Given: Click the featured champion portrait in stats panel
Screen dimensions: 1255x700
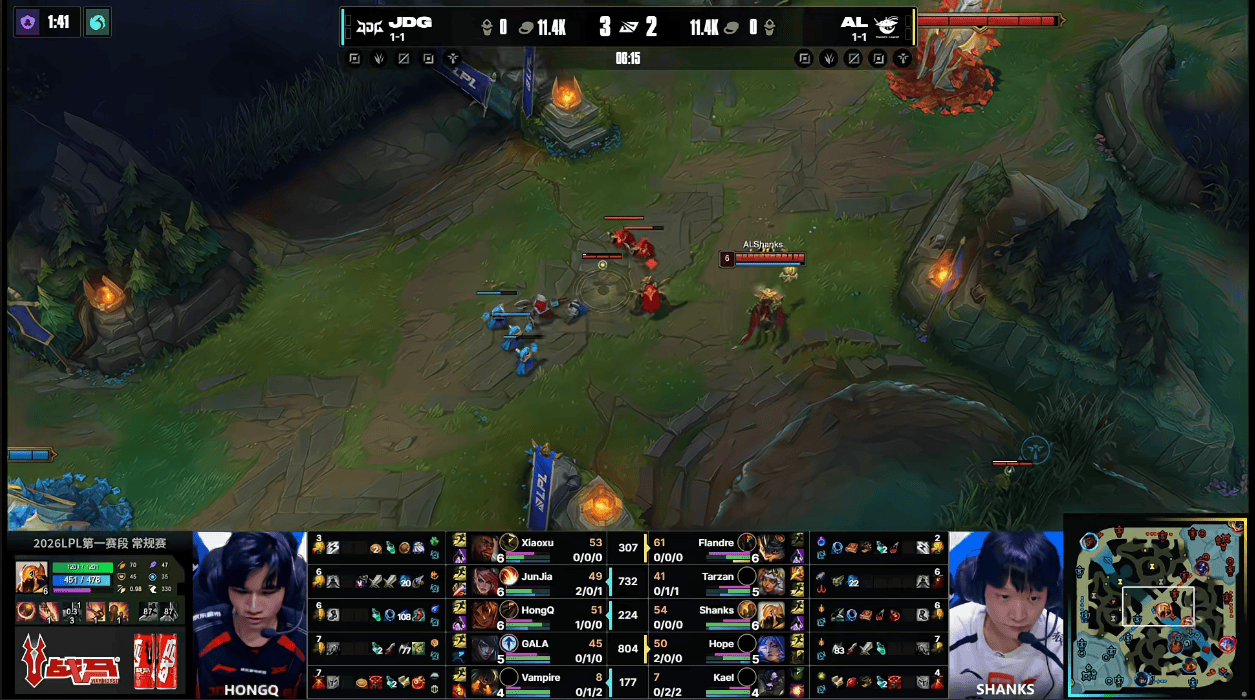Looking at the screenshot, I should [32, 577].
